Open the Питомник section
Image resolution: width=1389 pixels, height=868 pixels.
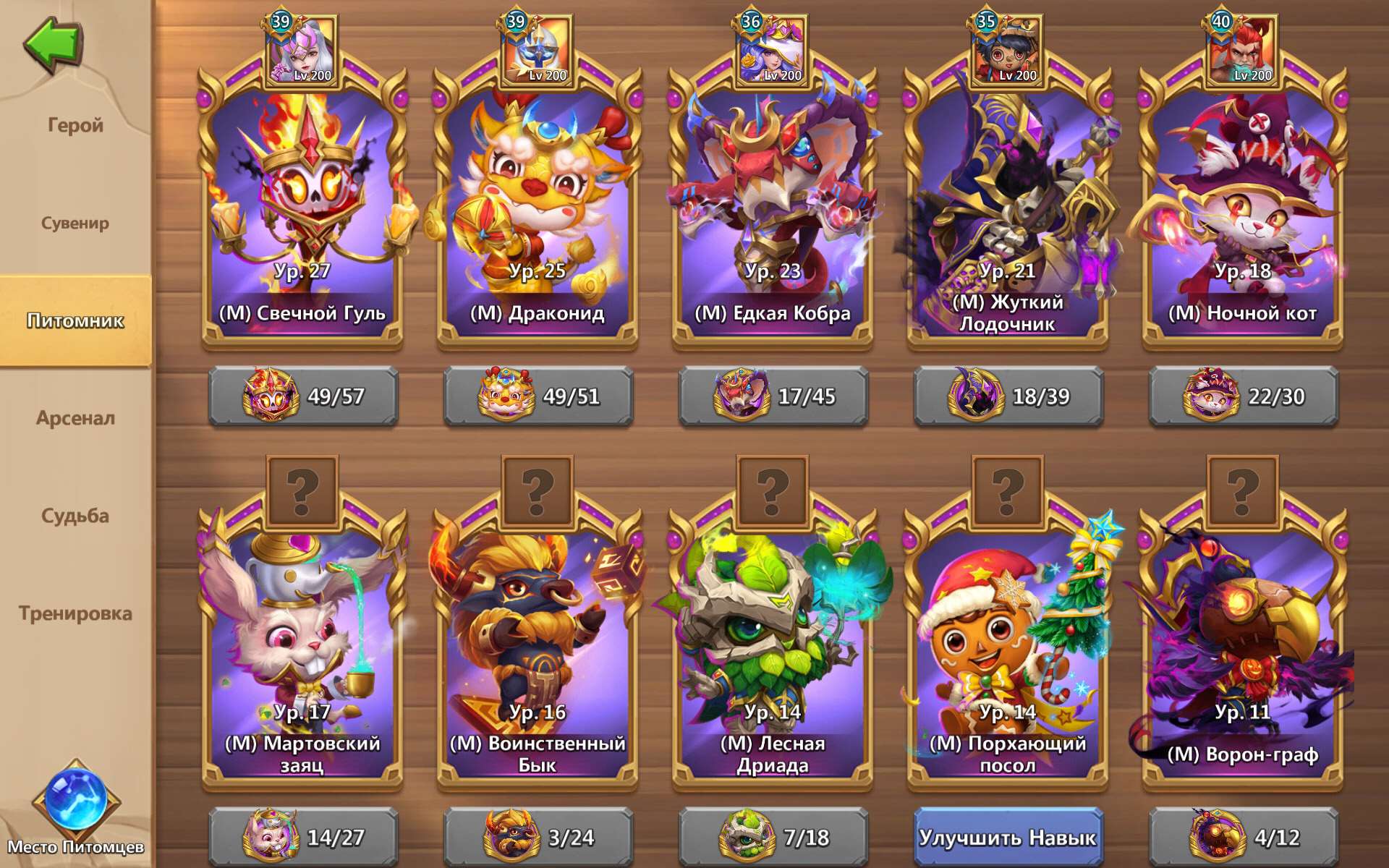click(75, 320)
